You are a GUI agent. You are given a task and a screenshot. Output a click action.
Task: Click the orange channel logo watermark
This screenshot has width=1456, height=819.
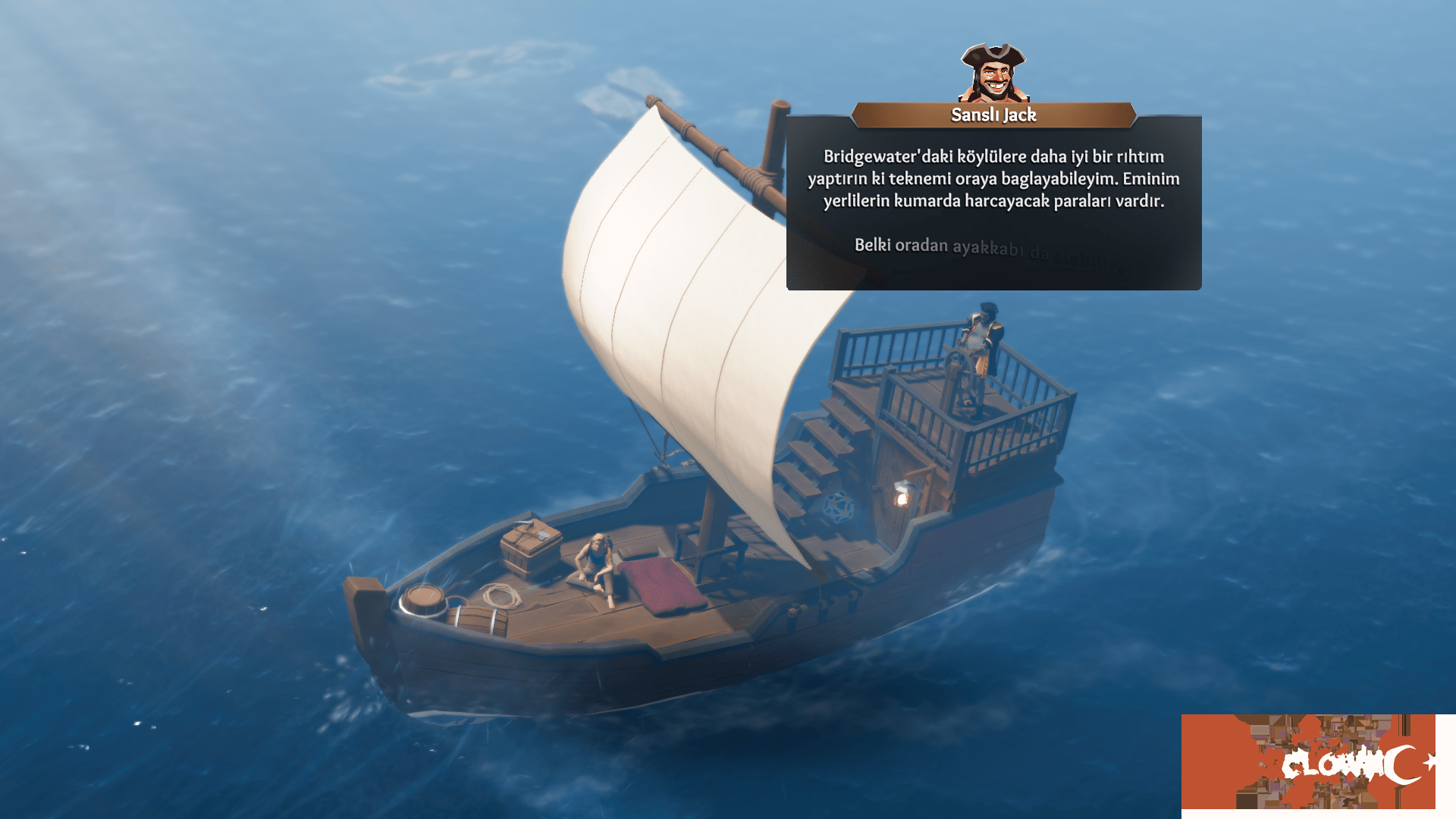1309,761
